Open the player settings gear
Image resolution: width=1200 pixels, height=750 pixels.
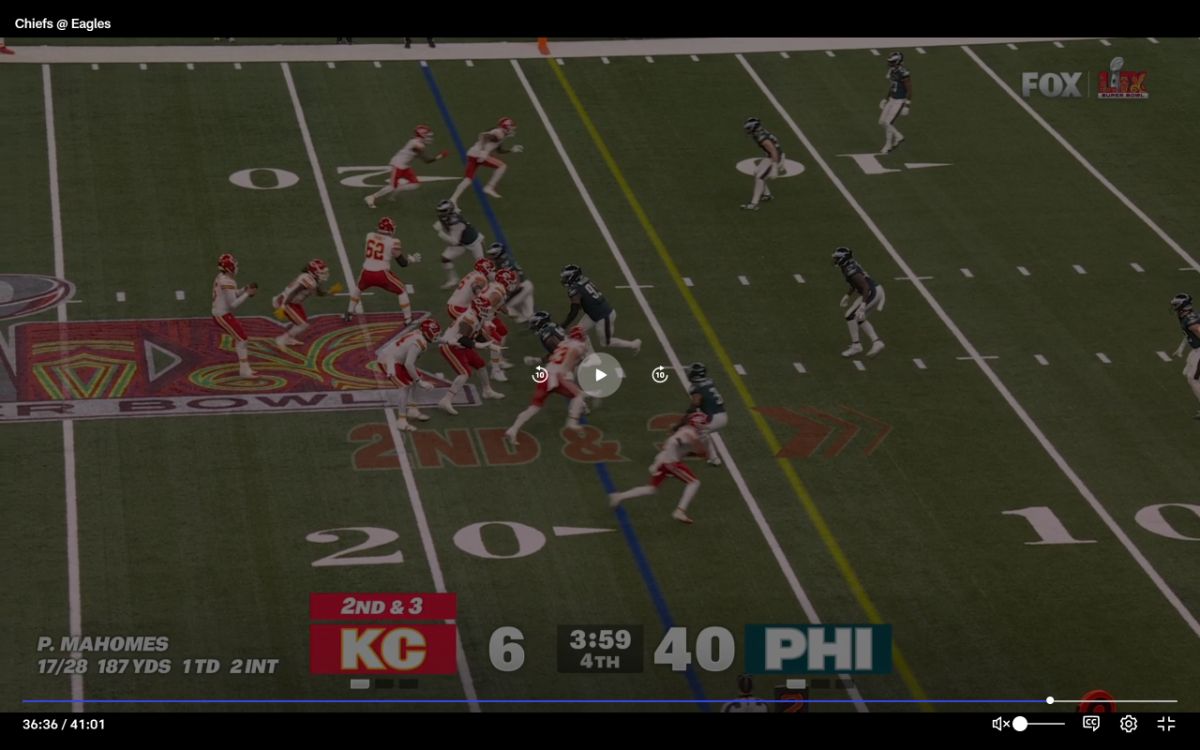click(1129, 724)
